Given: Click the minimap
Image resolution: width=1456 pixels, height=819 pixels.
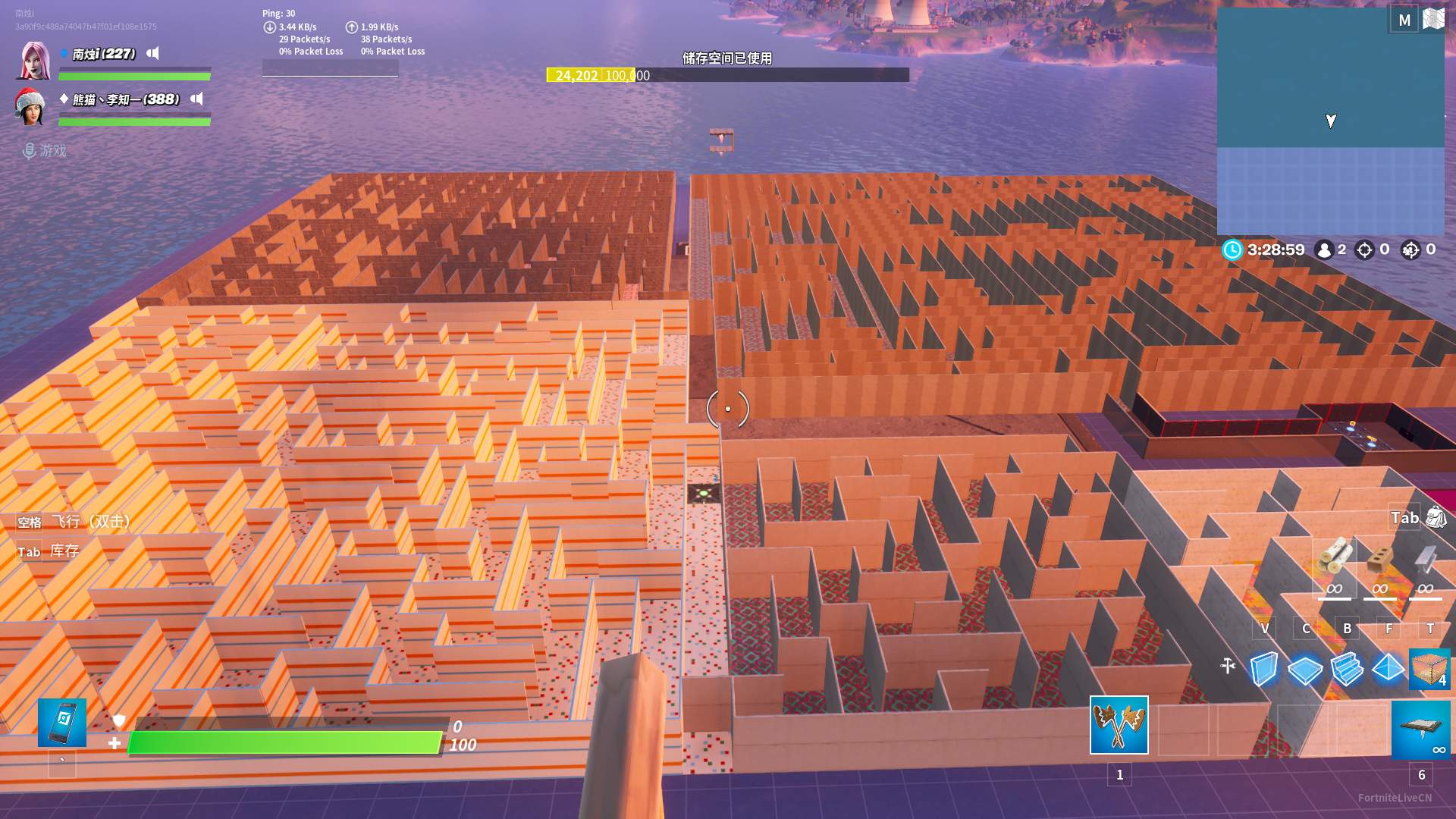Looking at the screenshot, I should pyautogui.click(x=1330, y=121).
